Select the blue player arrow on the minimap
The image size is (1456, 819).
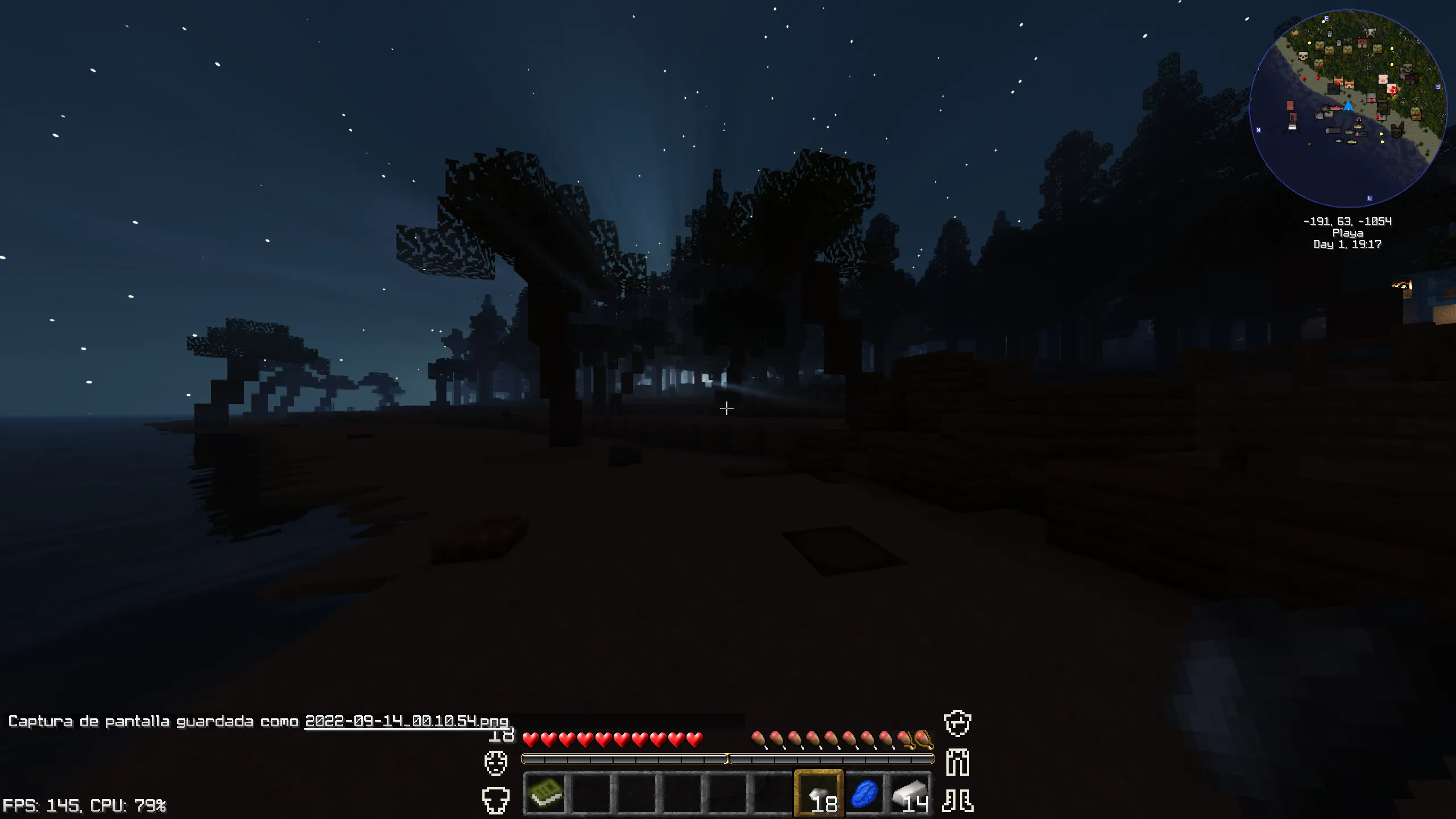(1349, 106)
